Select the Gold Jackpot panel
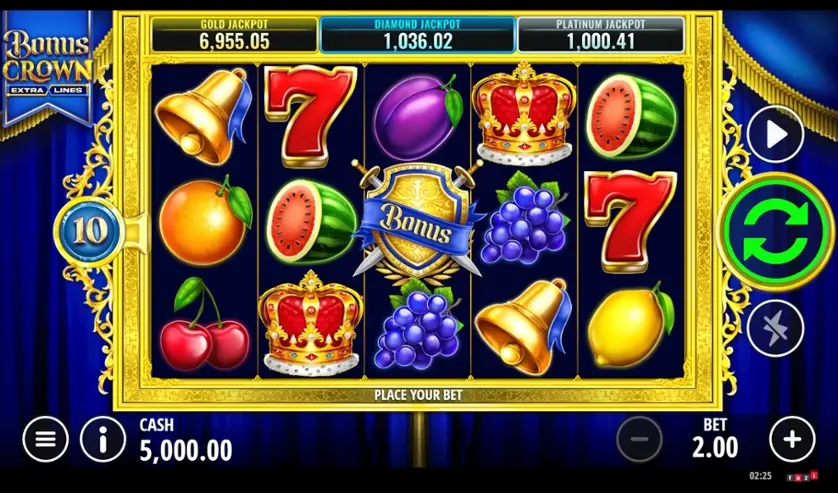The image size is (838, 493). (233, 34)
